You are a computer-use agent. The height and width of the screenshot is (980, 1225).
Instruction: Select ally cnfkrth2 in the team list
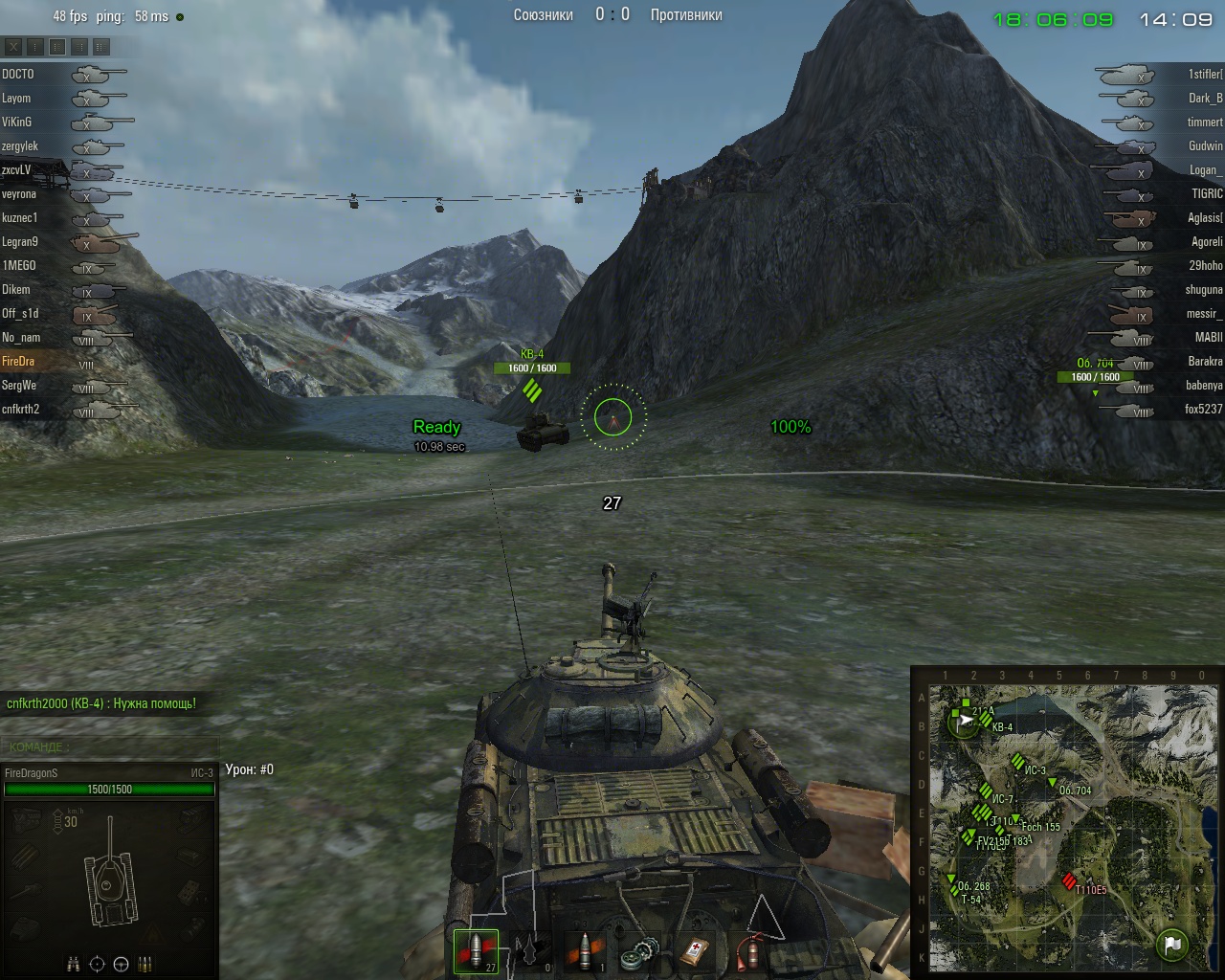point(21,410)
